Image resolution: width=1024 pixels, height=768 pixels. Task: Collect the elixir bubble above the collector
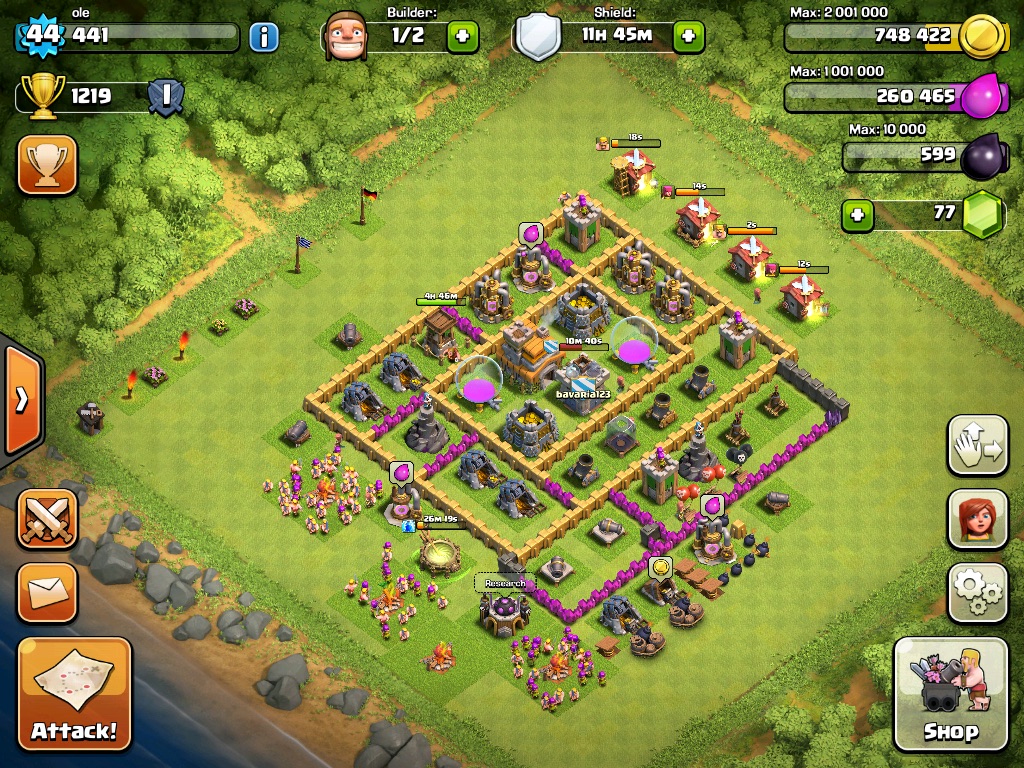[531, 234]
